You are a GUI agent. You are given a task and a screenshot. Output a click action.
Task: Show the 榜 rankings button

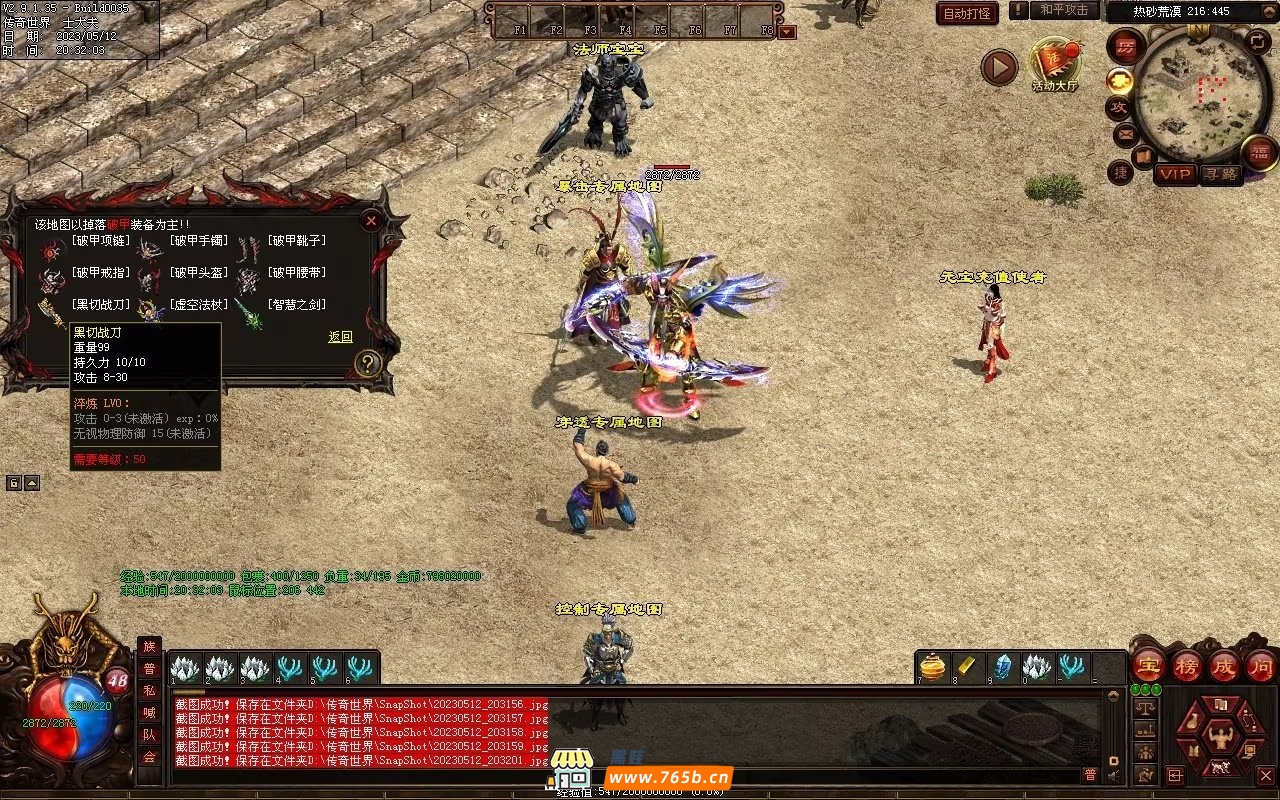tap(1187, 665)
